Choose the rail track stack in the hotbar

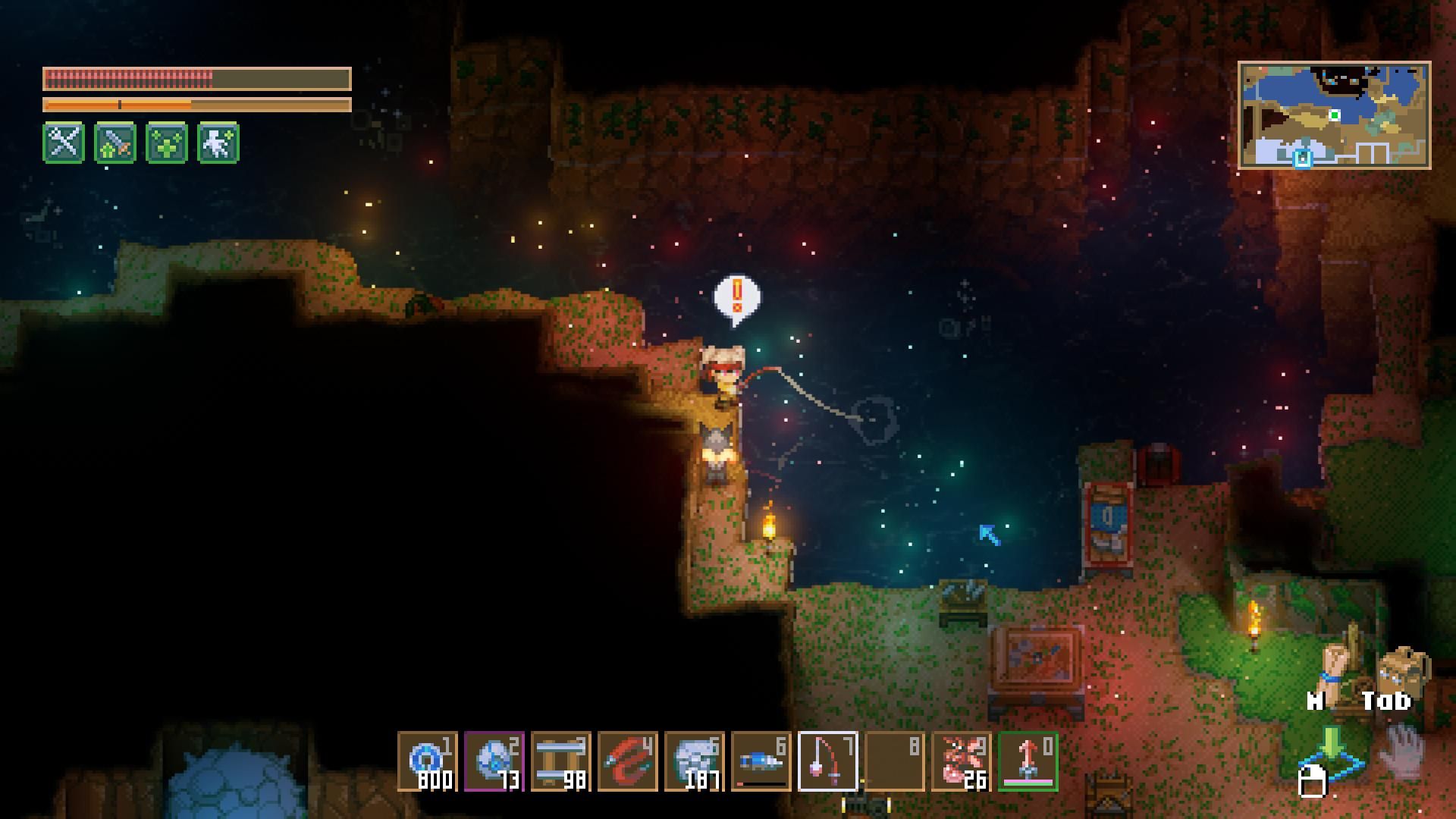pos(561,761)
